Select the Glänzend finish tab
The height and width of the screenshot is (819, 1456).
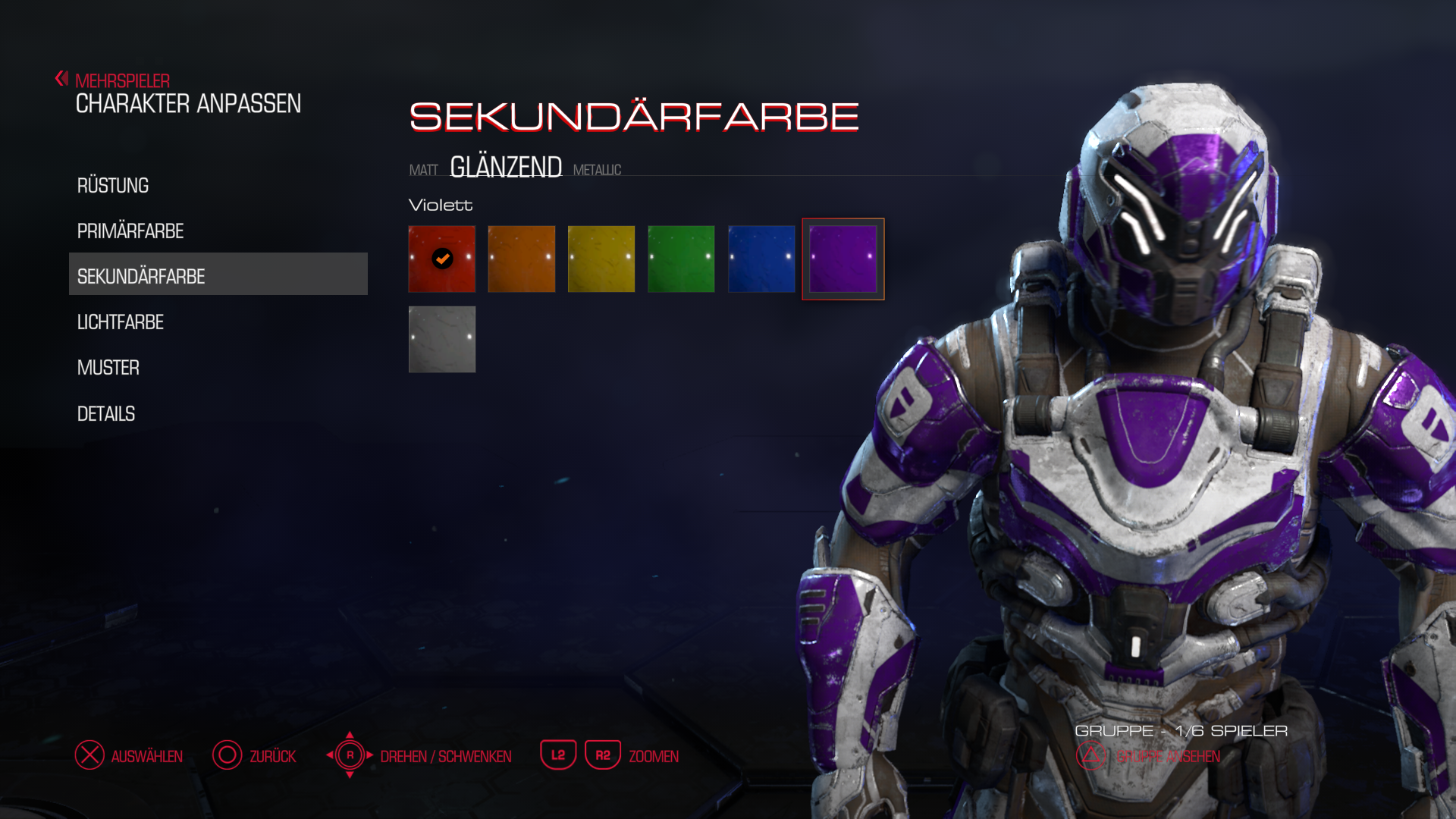506,167
